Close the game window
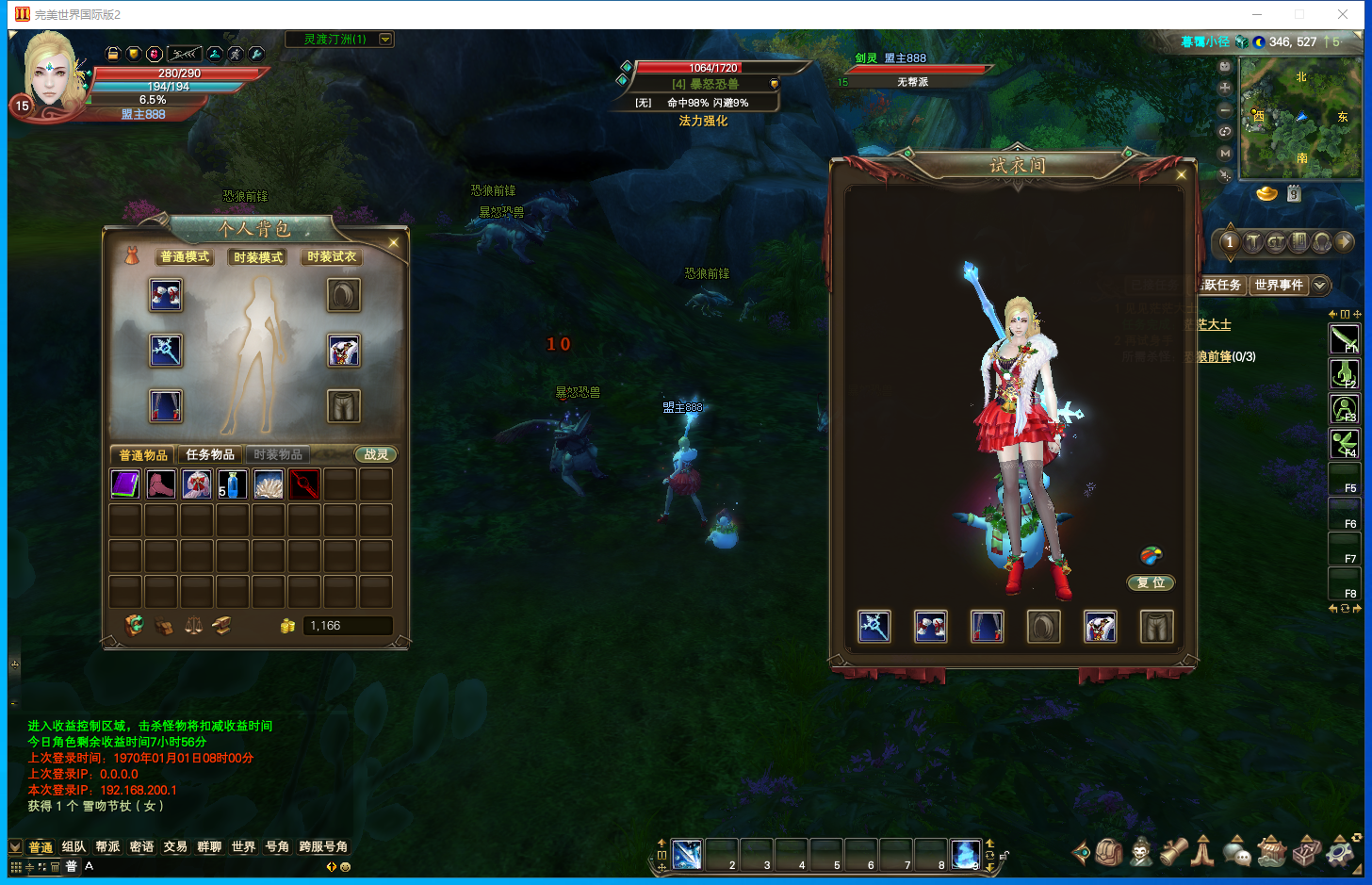 (1343, 14)
